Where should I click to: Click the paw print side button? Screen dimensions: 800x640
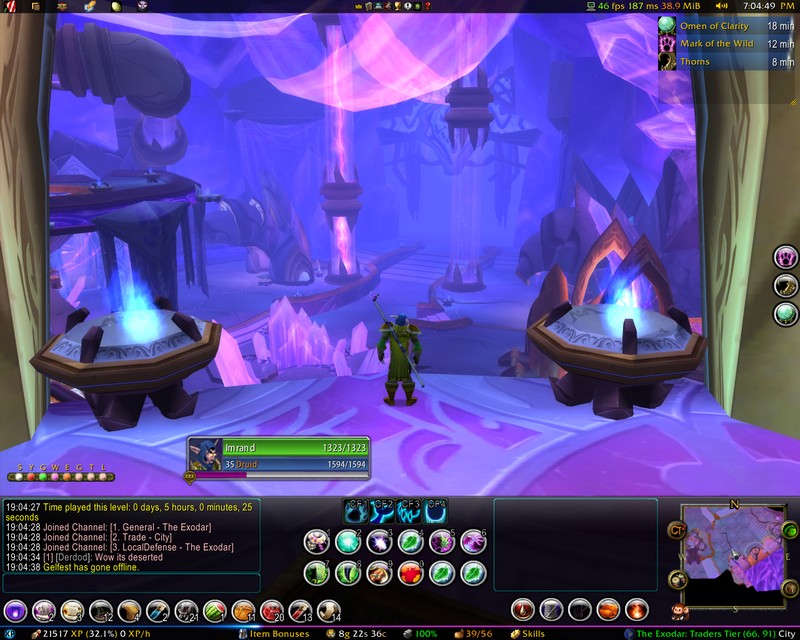(x=786, y=257)
